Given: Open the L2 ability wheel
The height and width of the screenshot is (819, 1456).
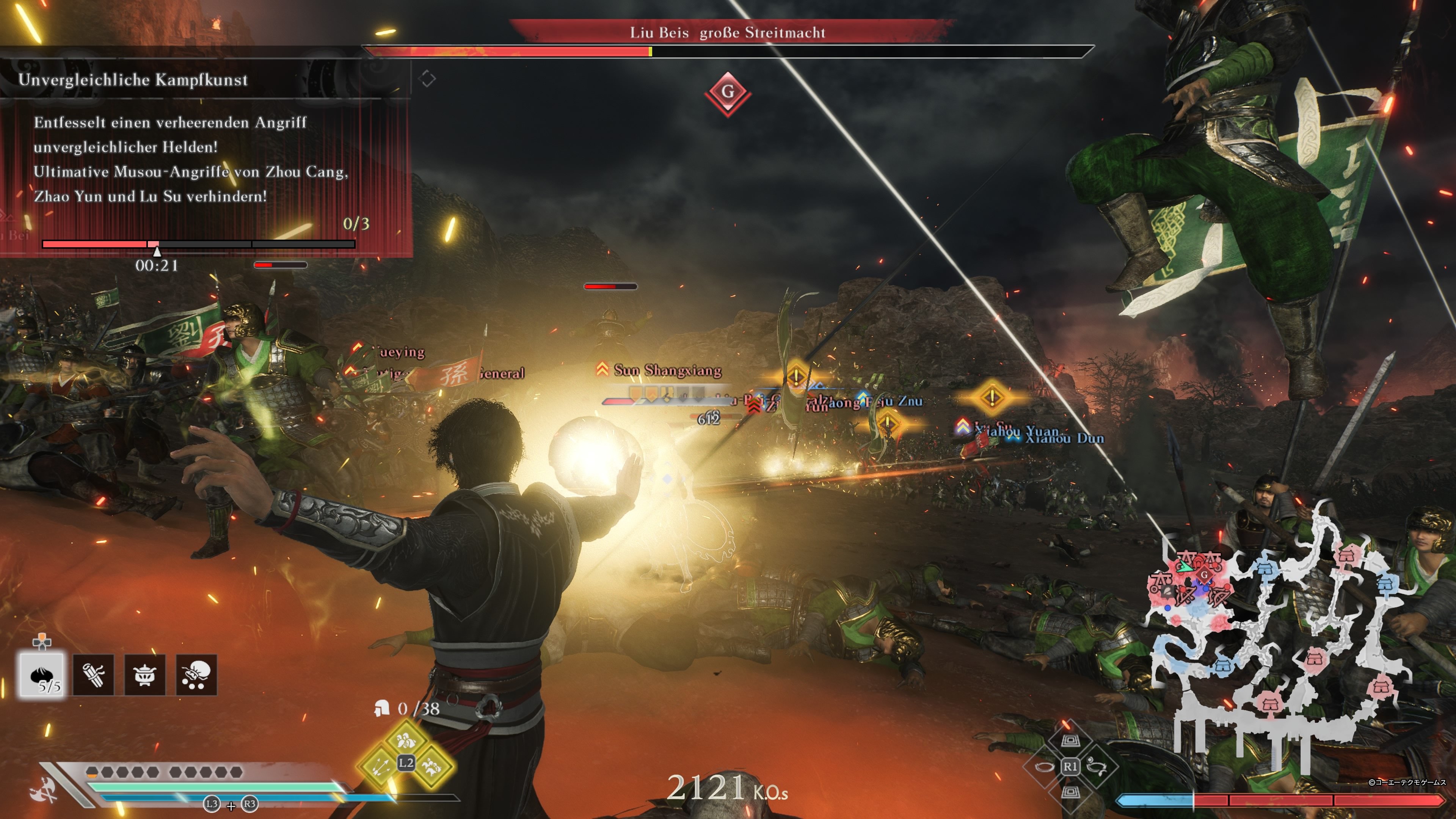Looking at the screenshot, I should tap(406, 763).
